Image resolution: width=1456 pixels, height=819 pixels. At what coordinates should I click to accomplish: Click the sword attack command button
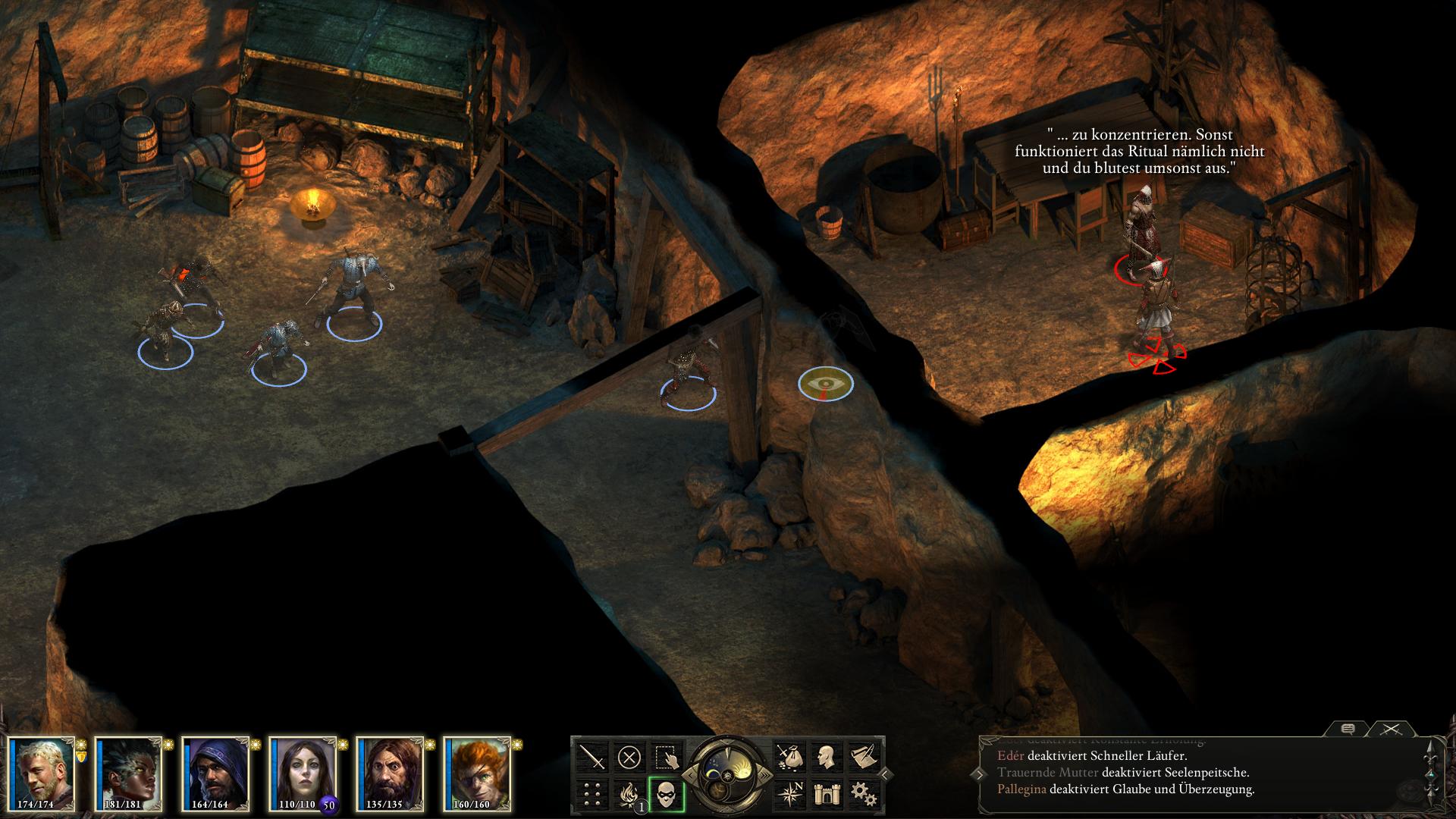point(592,757)
